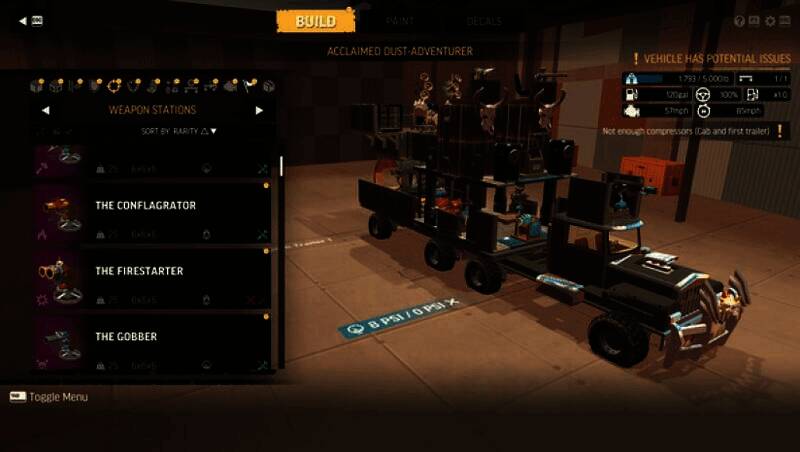Open the Decals tab
800x452 pixels.
(x=484, y=21)
